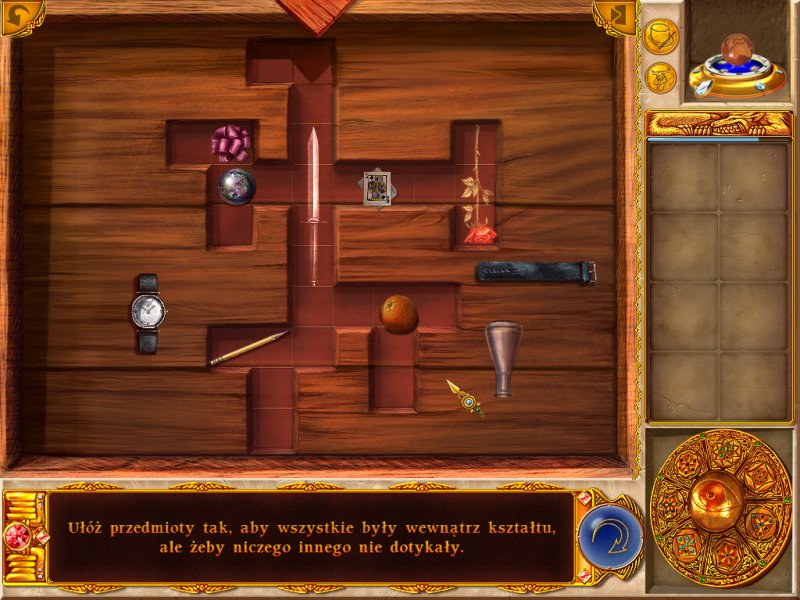Pick the bronze goblet vase piece
Screen dimensions: 800x600
click(504, 358)
